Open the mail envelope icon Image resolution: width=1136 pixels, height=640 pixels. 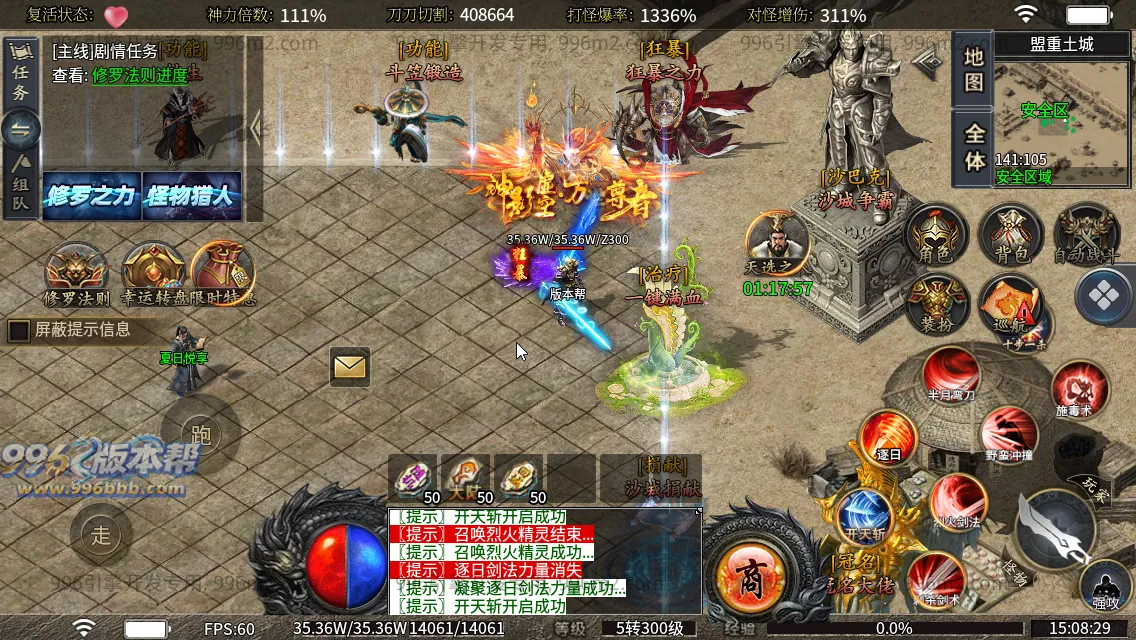click(350, 367)
